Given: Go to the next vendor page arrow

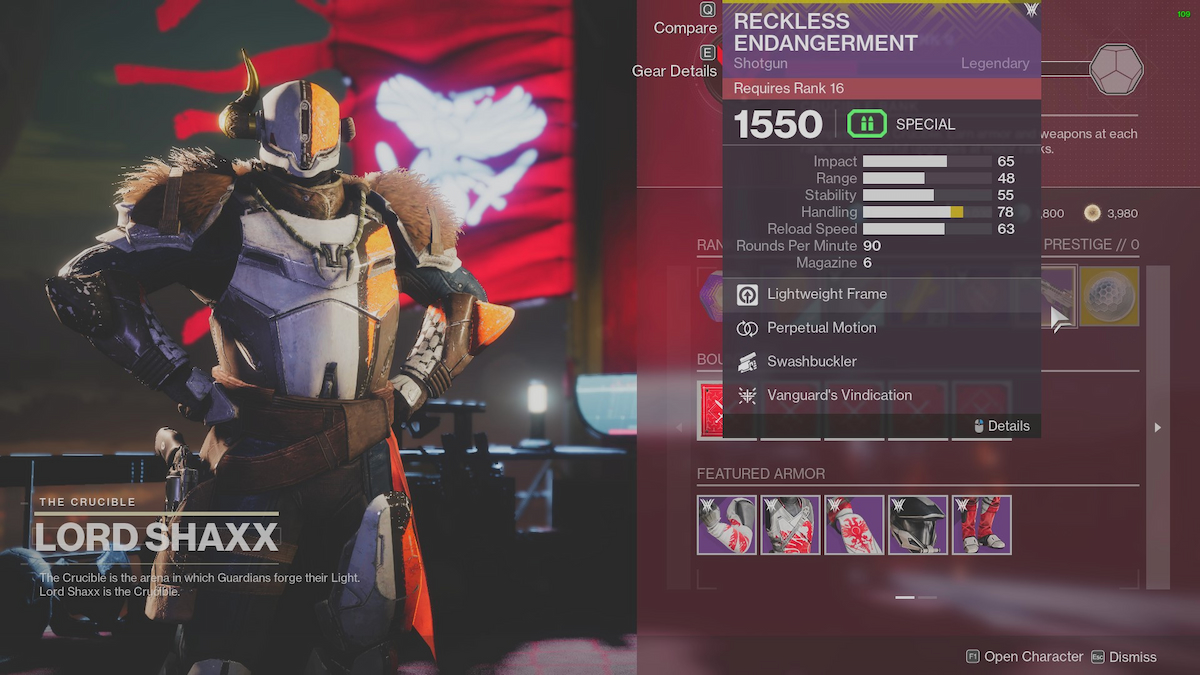Looking at the screenshot, I should pyautogui.click(x=1158, y=427).
